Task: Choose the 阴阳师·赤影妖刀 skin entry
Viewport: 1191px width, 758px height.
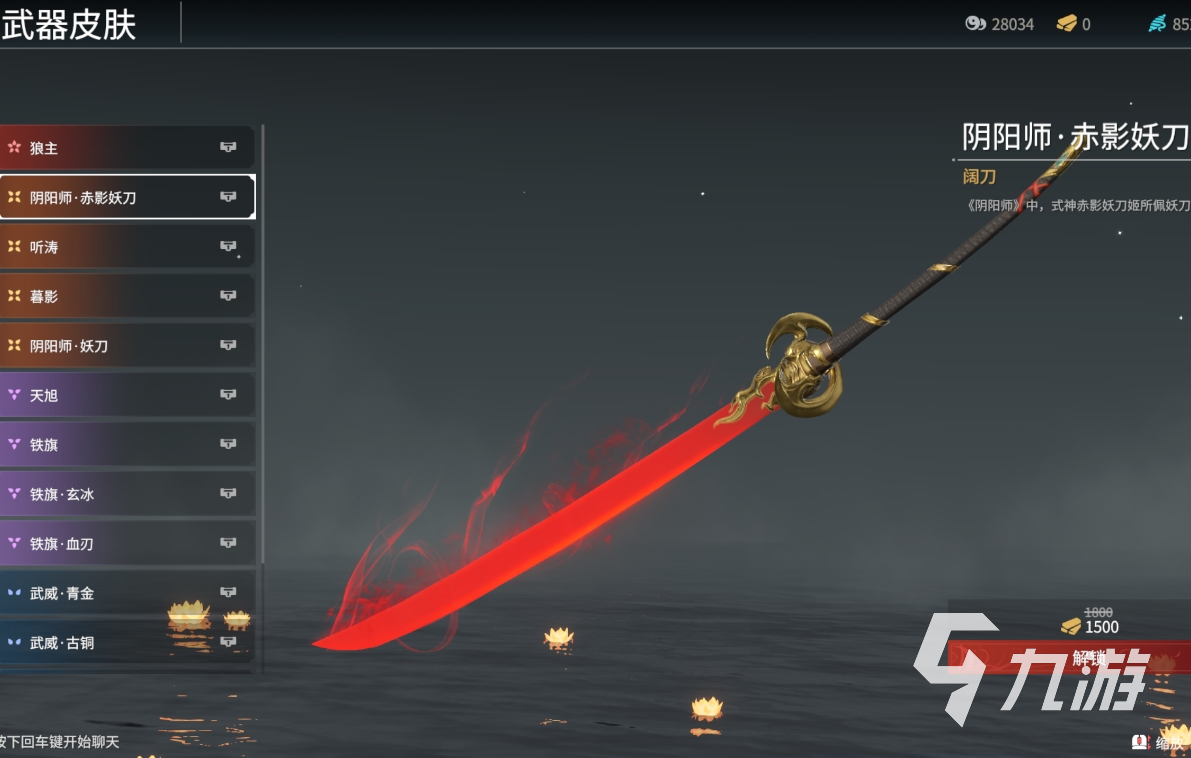Action: pos(127,197)
